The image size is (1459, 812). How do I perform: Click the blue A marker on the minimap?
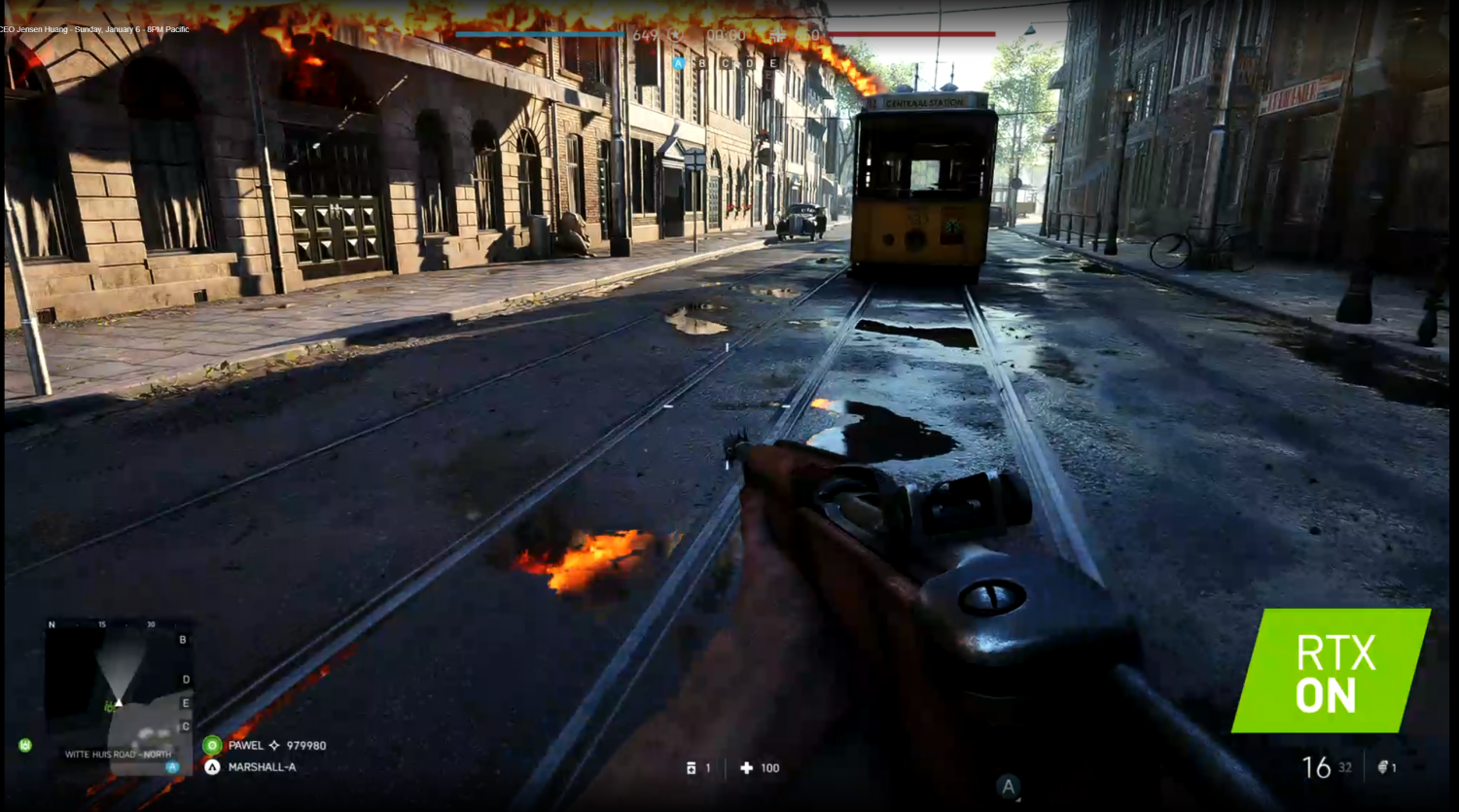point(172,767)
